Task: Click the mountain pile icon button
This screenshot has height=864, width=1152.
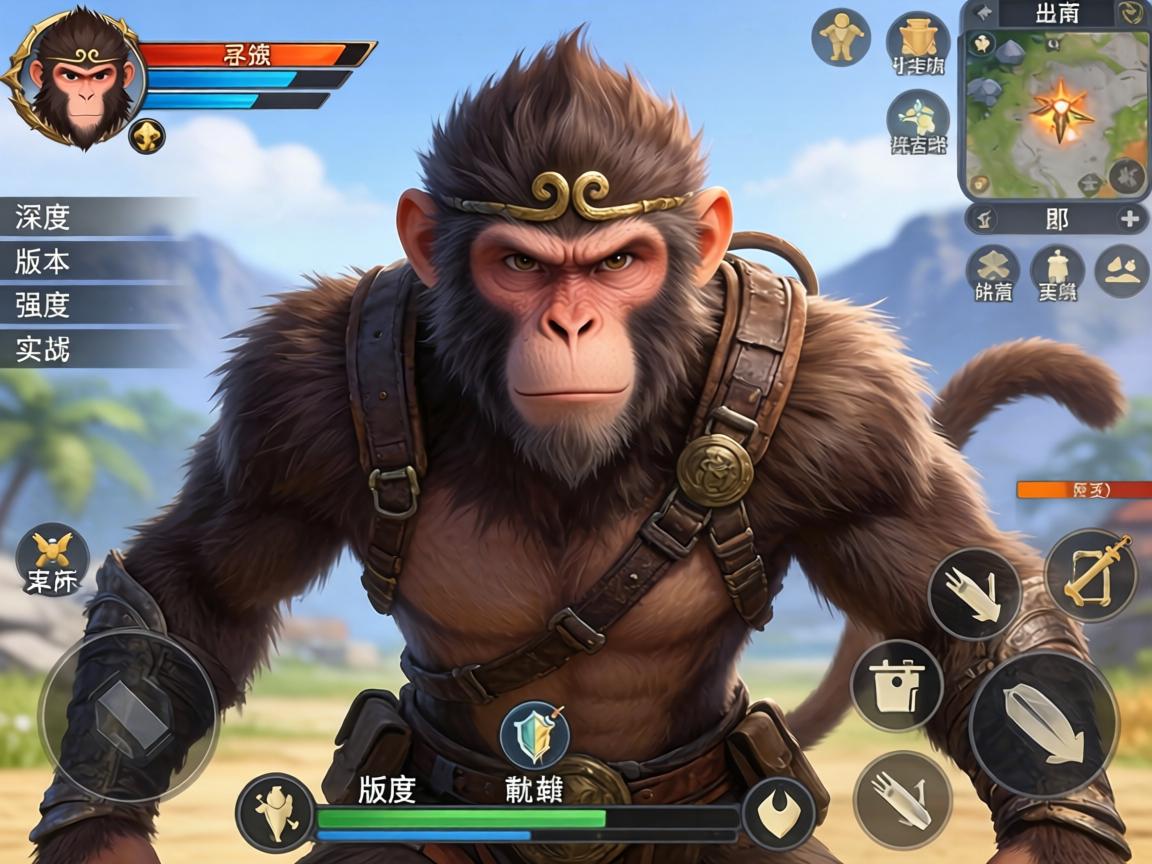Action: pos(1121,271)
